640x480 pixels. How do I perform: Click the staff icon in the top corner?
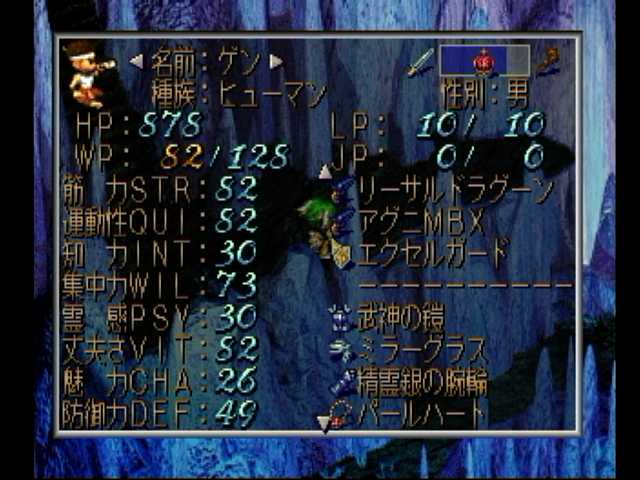[x=549, y=60]
